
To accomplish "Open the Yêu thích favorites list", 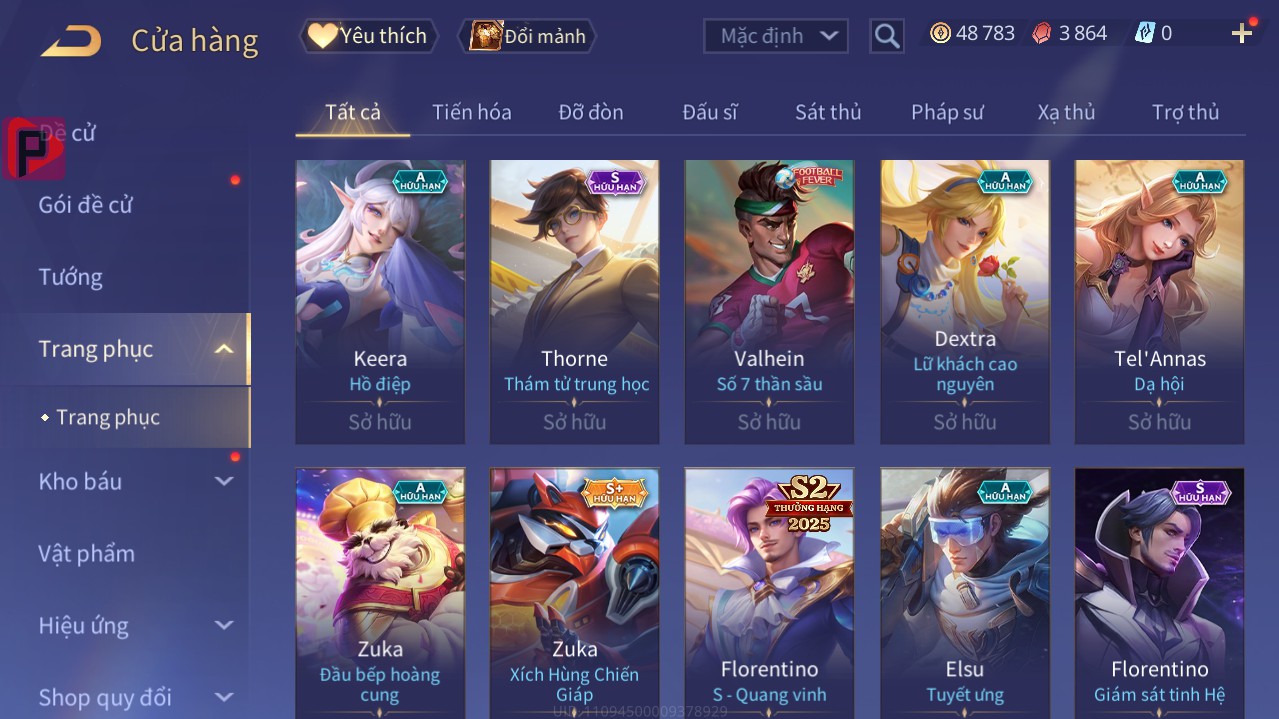I will tap(368, 36).
